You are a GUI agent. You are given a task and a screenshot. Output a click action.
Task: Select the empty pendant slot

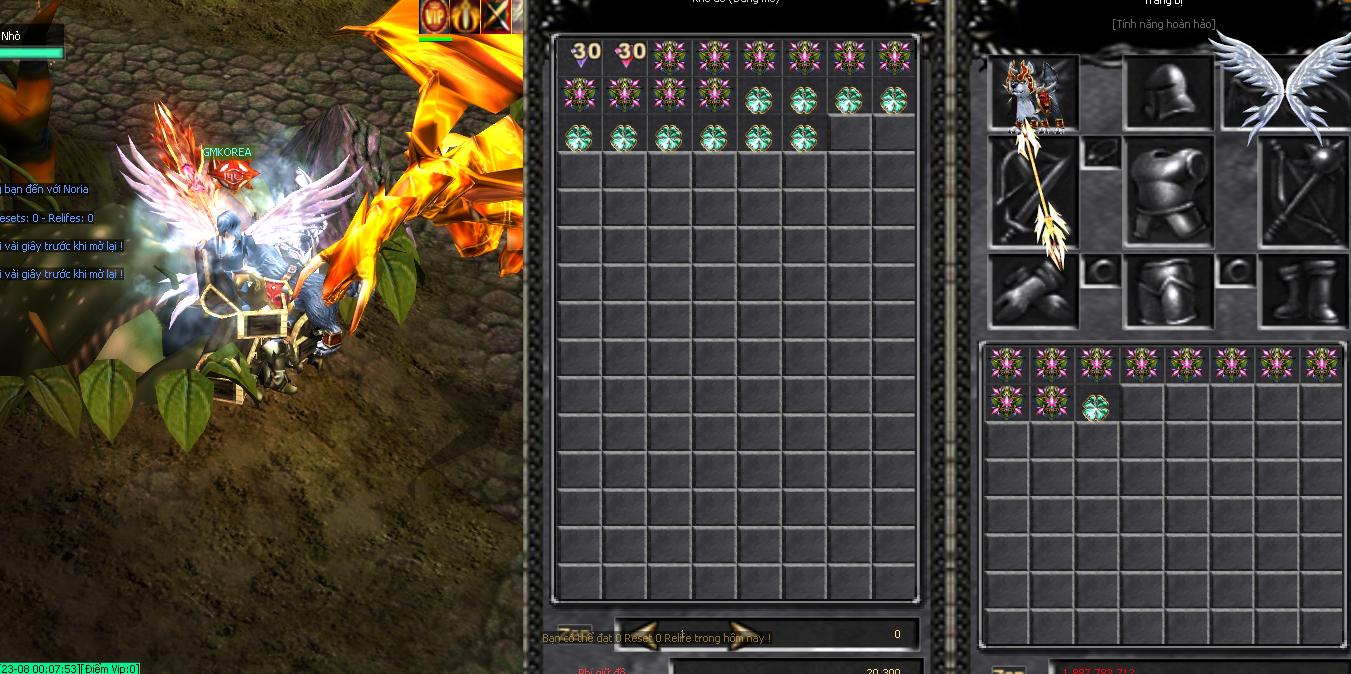(1100, 153)
